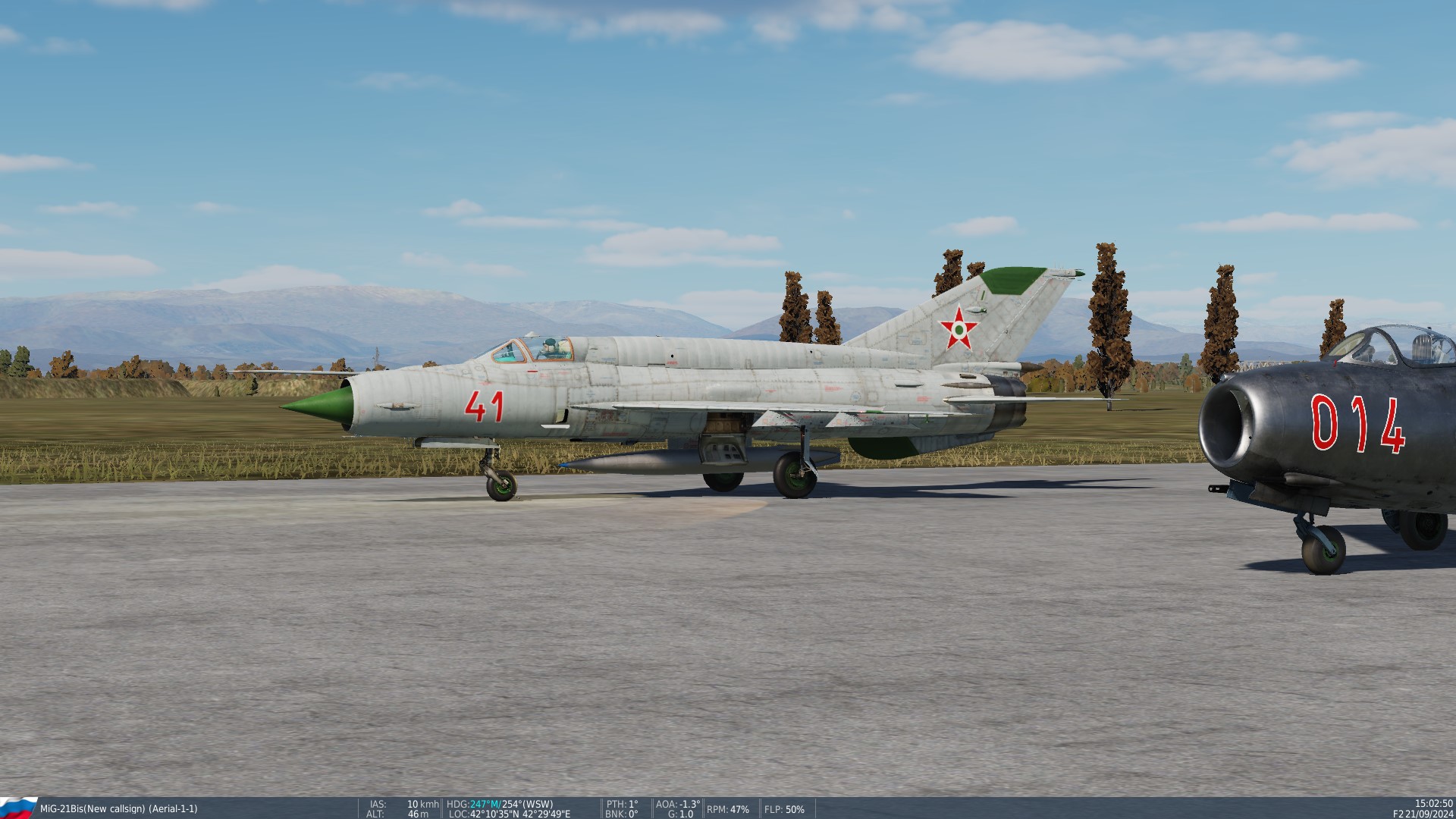Viewport: 1456px width, 819px height.
Task: Click the FLP 50% flaps indicator
Action: pyautogui.click(x=786, y=808)
